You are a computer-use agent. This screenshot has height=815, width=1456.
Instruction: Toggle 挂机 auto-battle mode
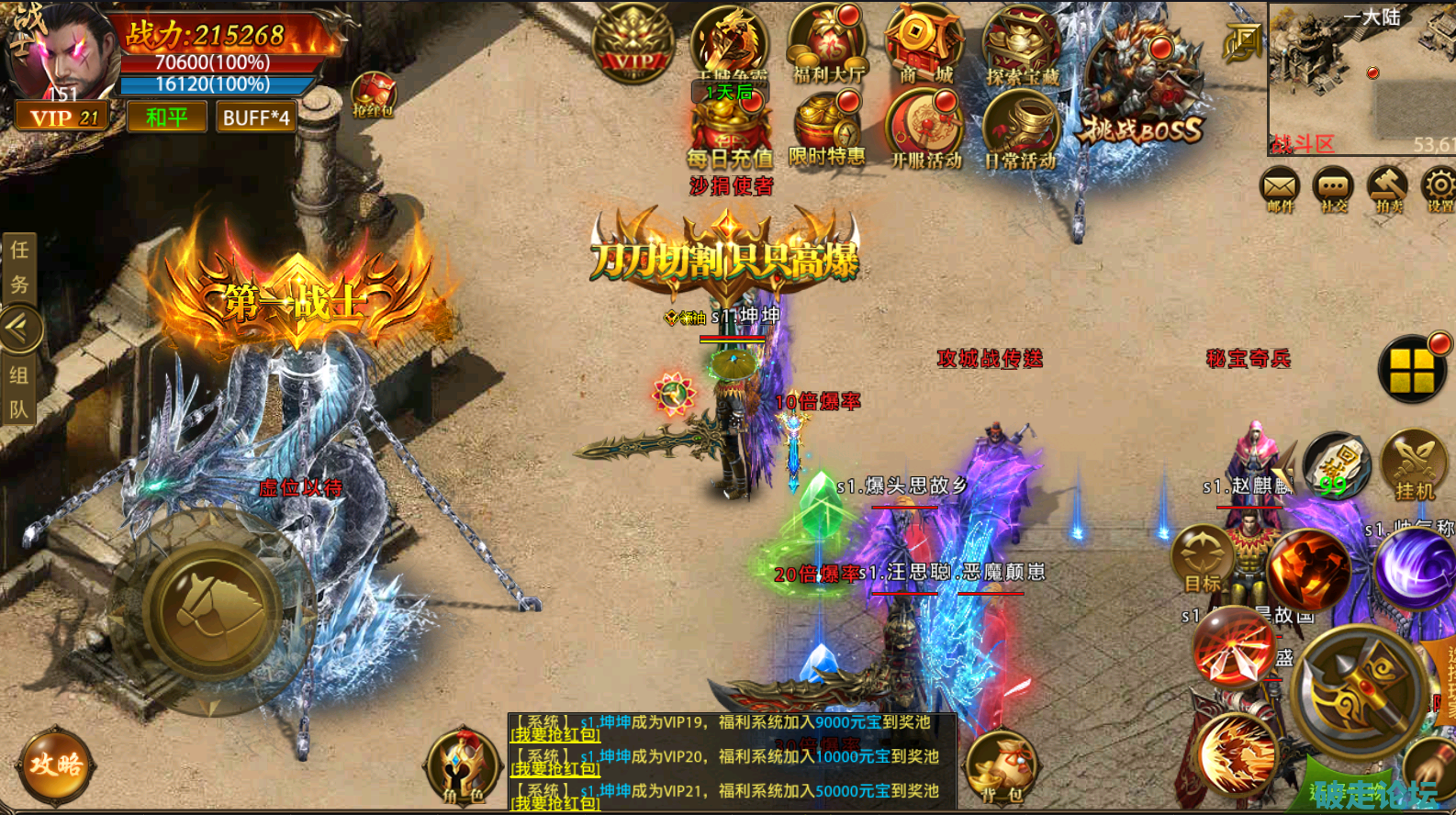(1414, 466)
